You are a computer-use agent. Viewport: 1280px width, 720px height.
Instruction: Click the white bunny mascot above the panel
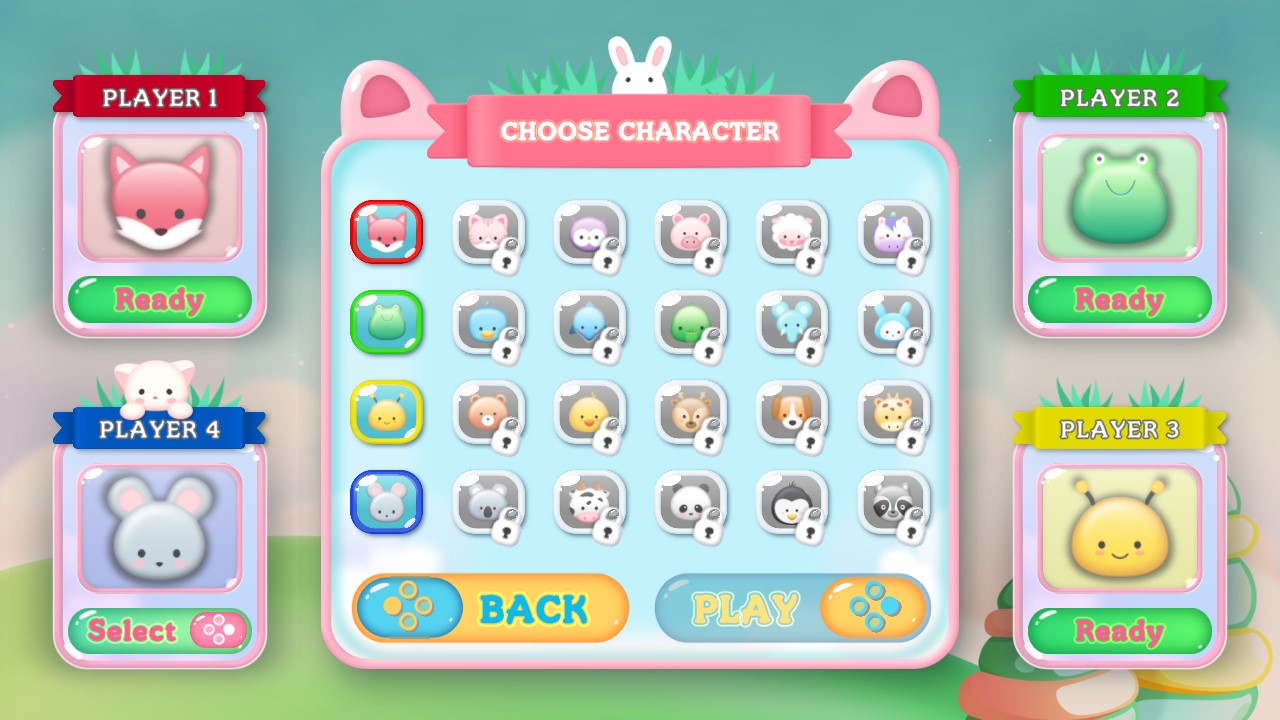(640, 58)
